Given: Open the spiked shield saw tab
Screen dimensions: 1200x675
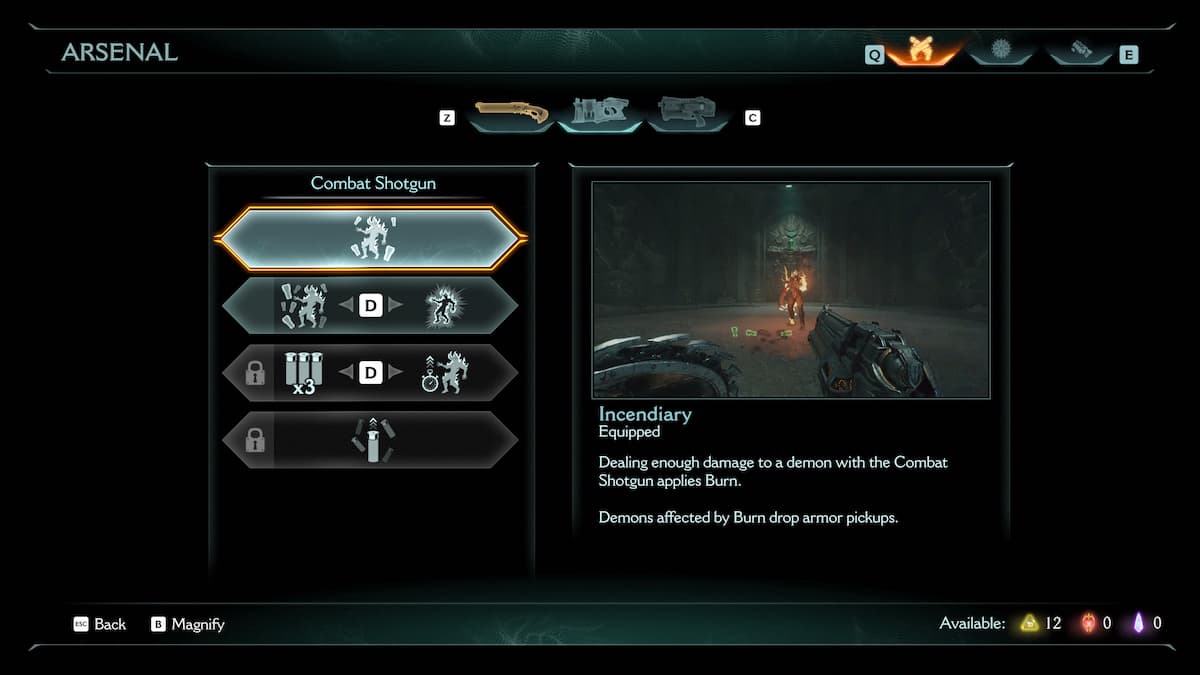Looking at the screenshot, I should [1002, 50].
